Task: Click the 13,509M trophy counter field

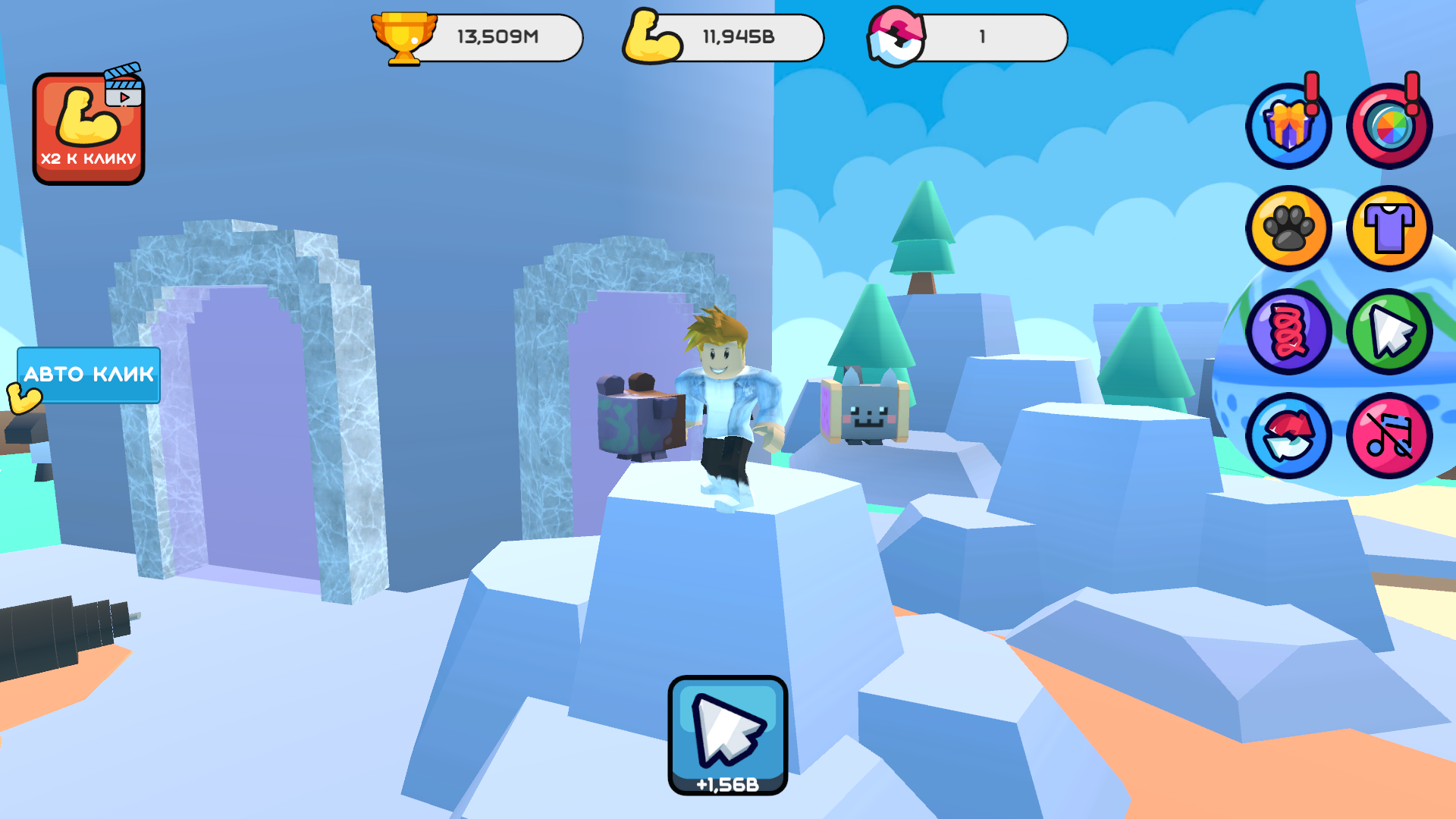Action: click(497, 36)
